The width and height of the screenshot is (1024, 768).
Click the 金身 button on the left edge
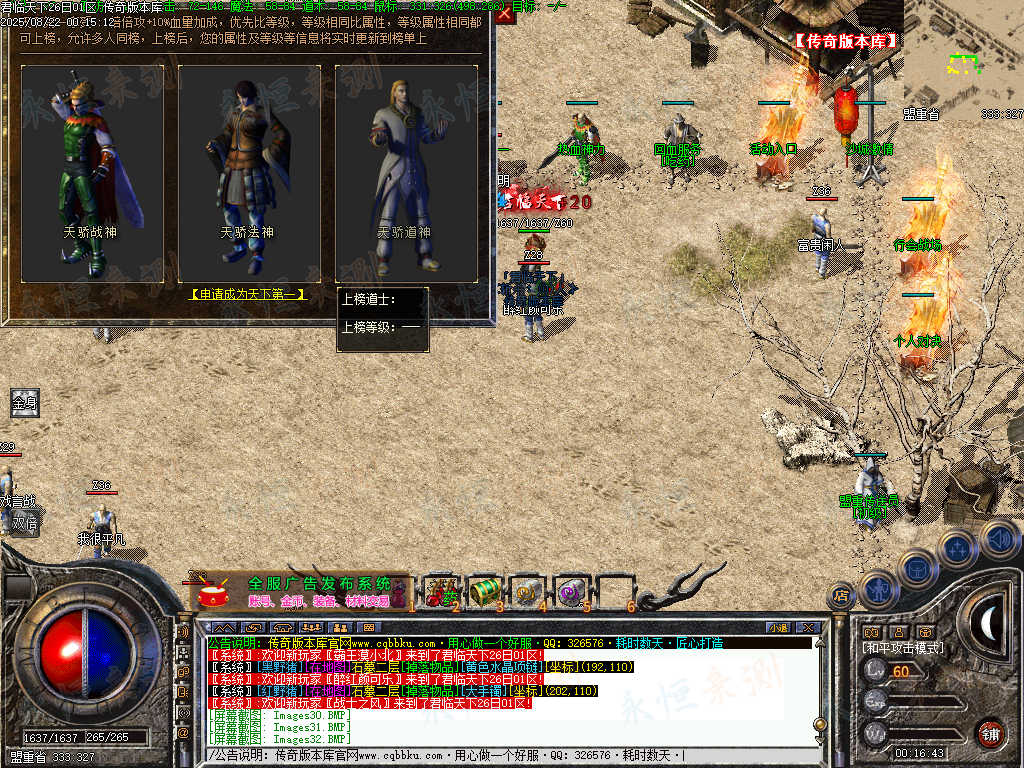point(24,403)
